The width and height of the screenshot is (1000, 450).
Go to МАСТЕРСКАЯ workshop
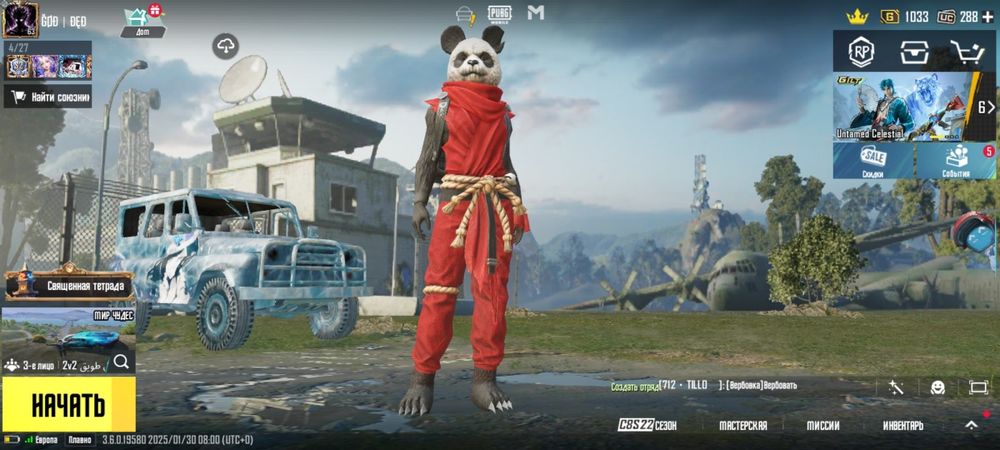tap(743, 425)
